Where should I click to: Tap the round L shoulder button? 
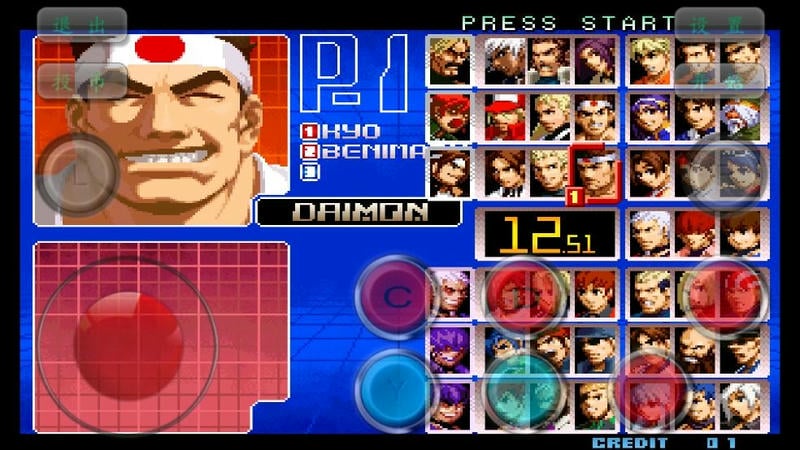78,173
